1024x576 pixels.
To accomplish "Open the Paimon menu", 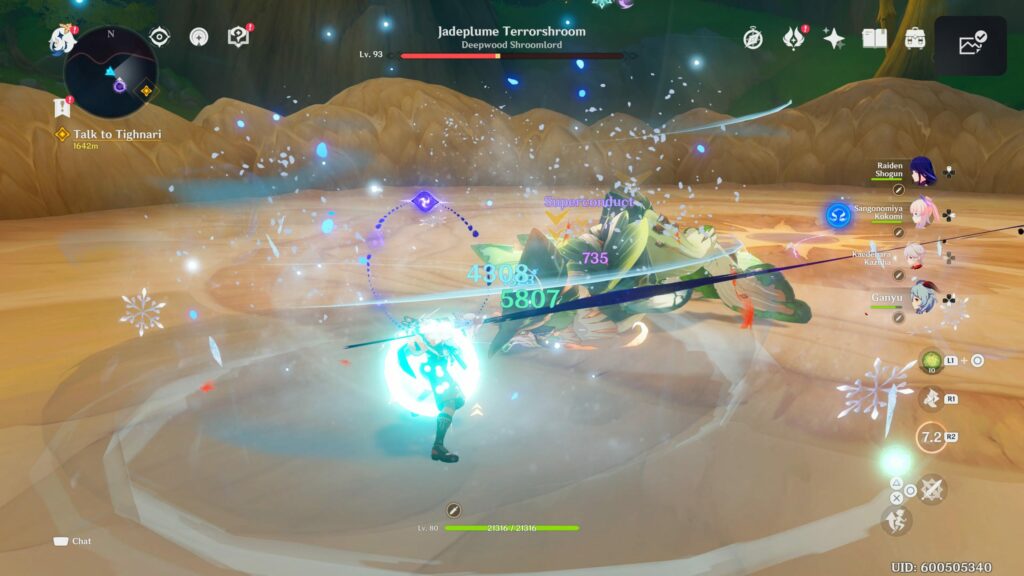I will (62, 38).
